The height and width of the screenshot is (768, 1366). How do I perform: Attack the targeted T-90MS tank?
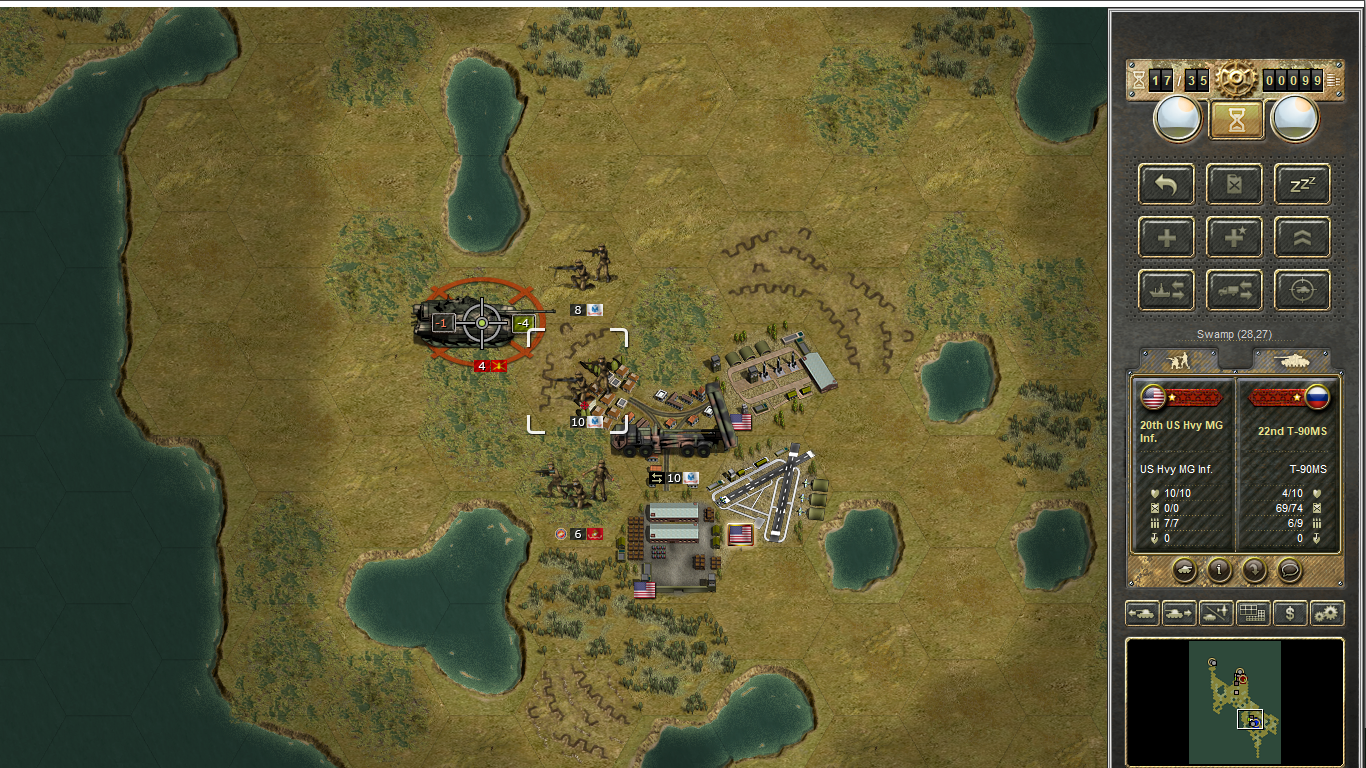(x=482, y=323)
